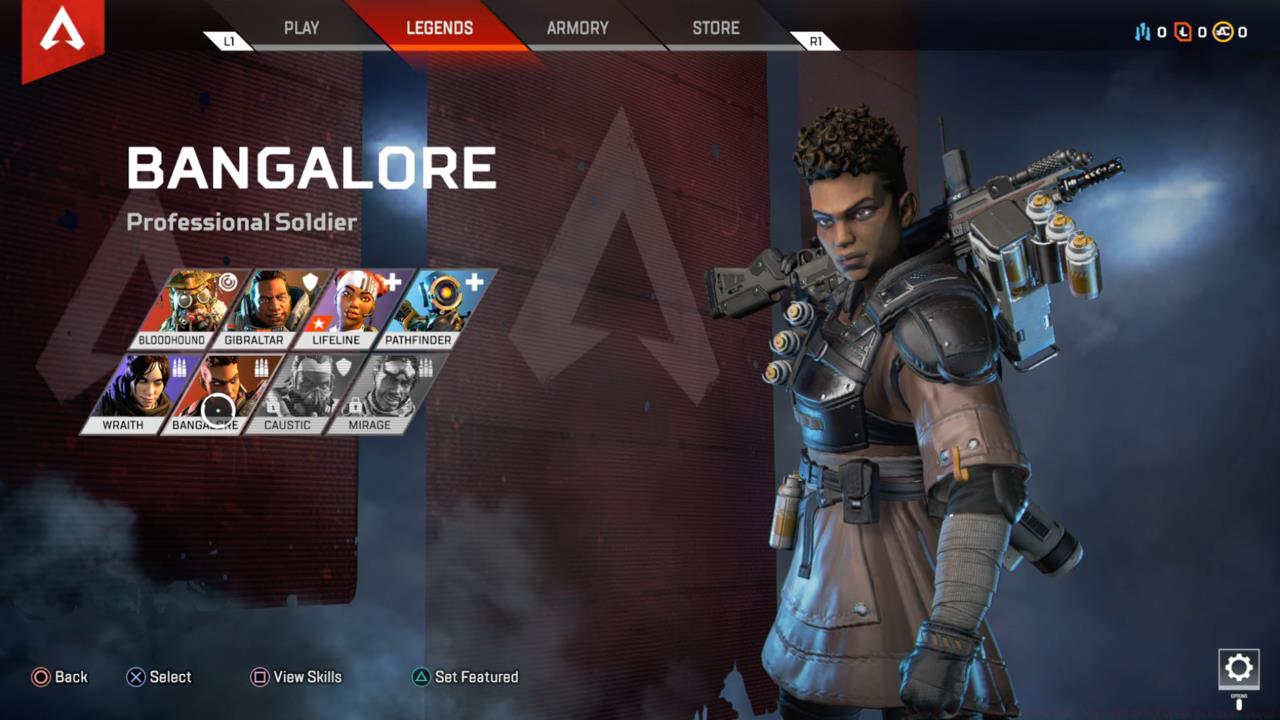
Task: Open the ARMORY tab
Action: 577,28
